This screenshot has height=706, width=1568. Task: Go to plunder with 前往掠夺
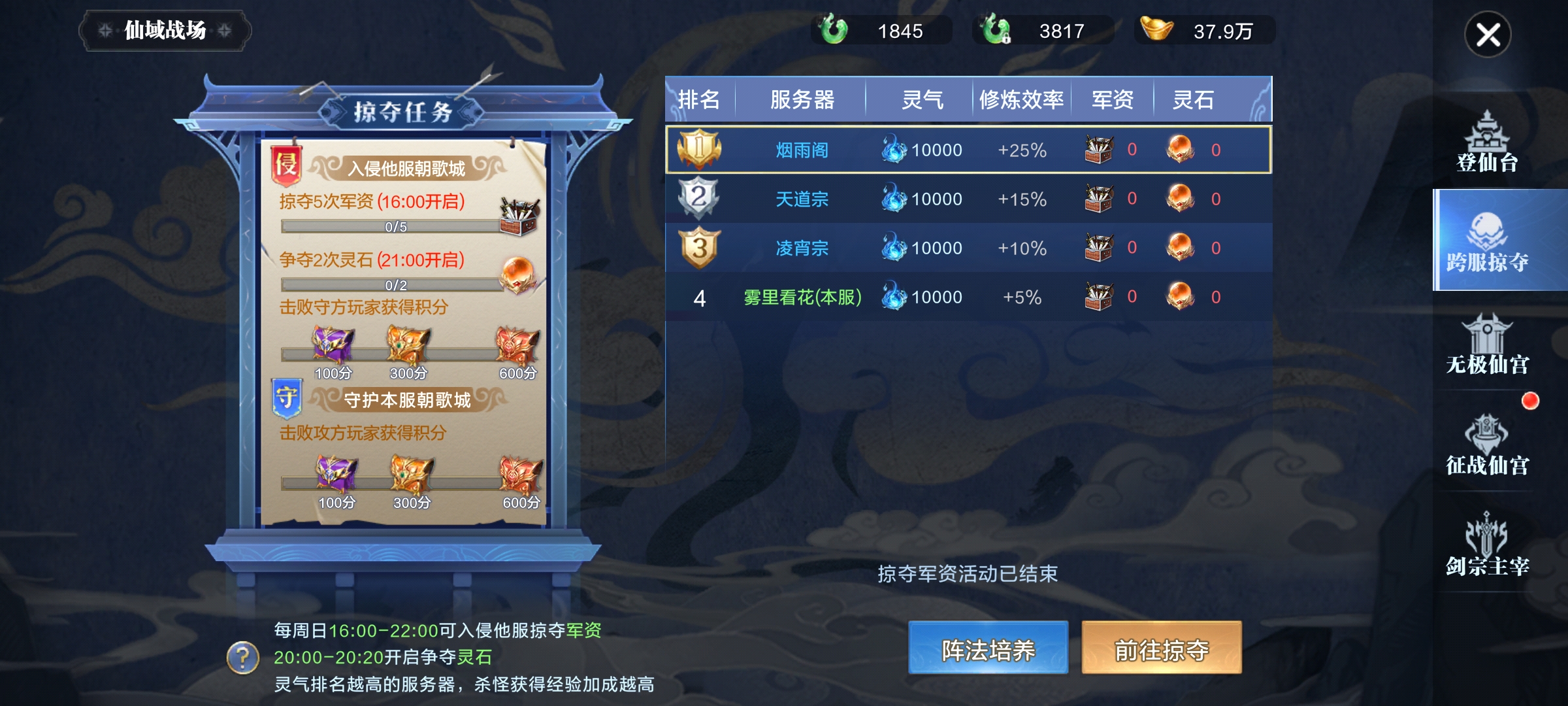1161,648
